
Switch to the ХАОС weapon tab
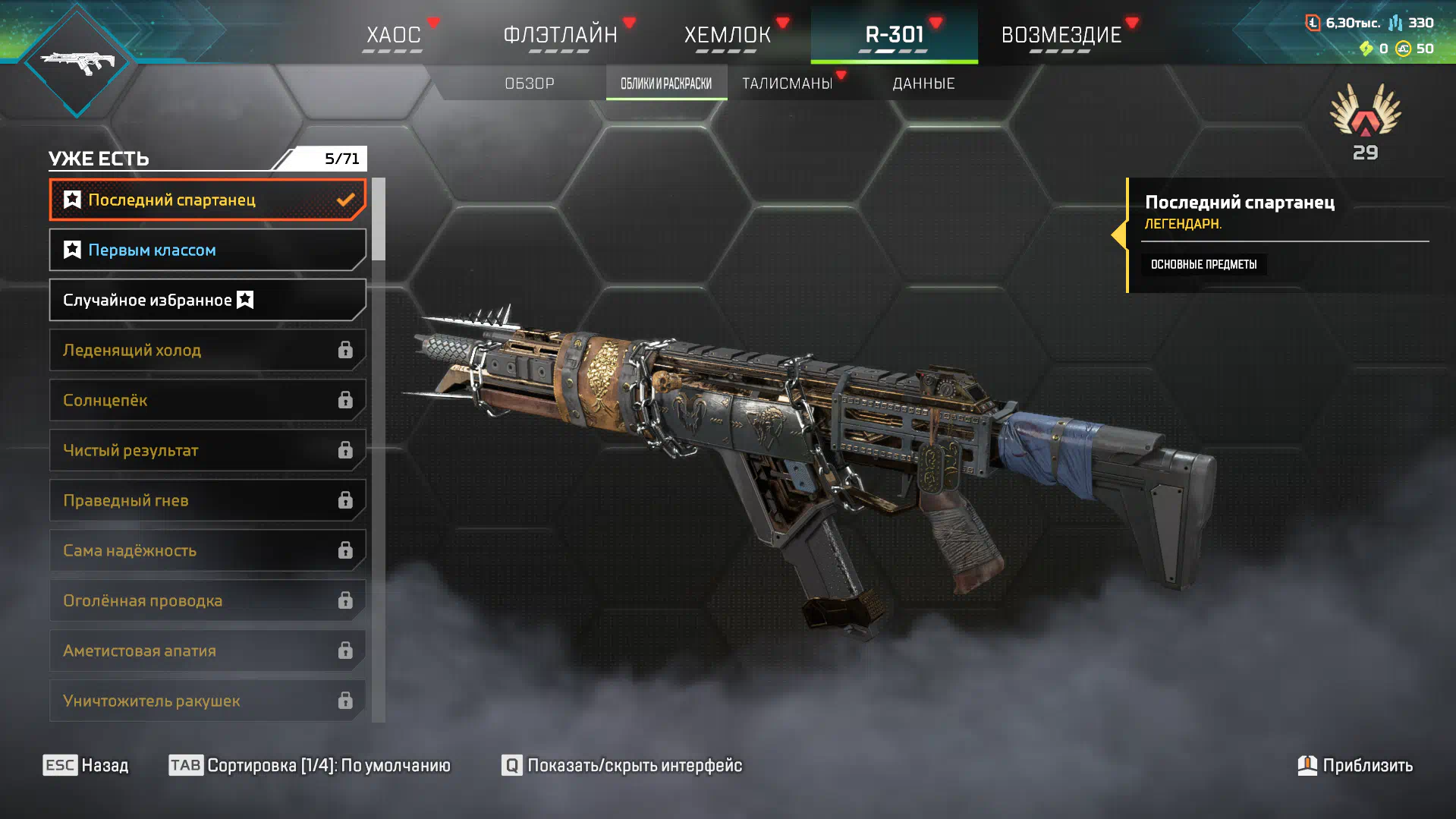pos(393,35)
